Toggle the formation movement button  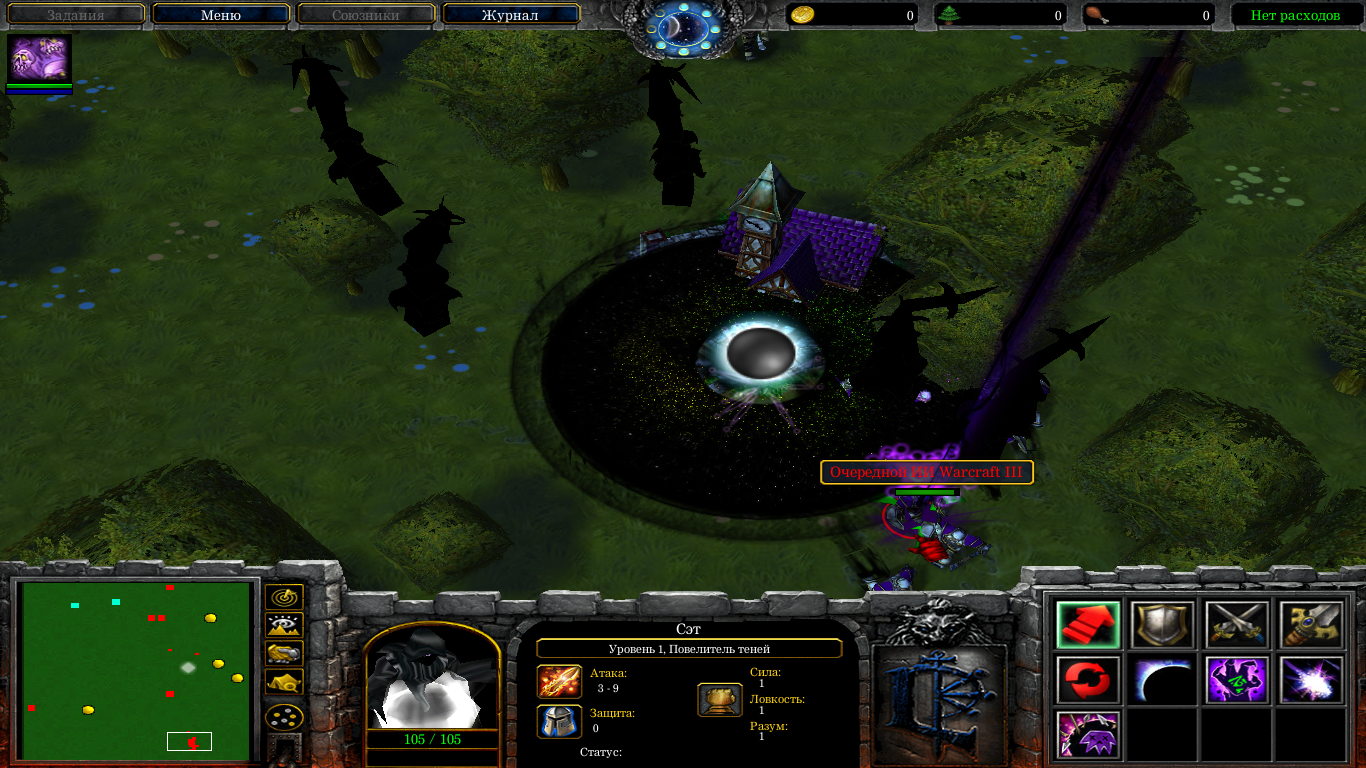coord(284,716)
